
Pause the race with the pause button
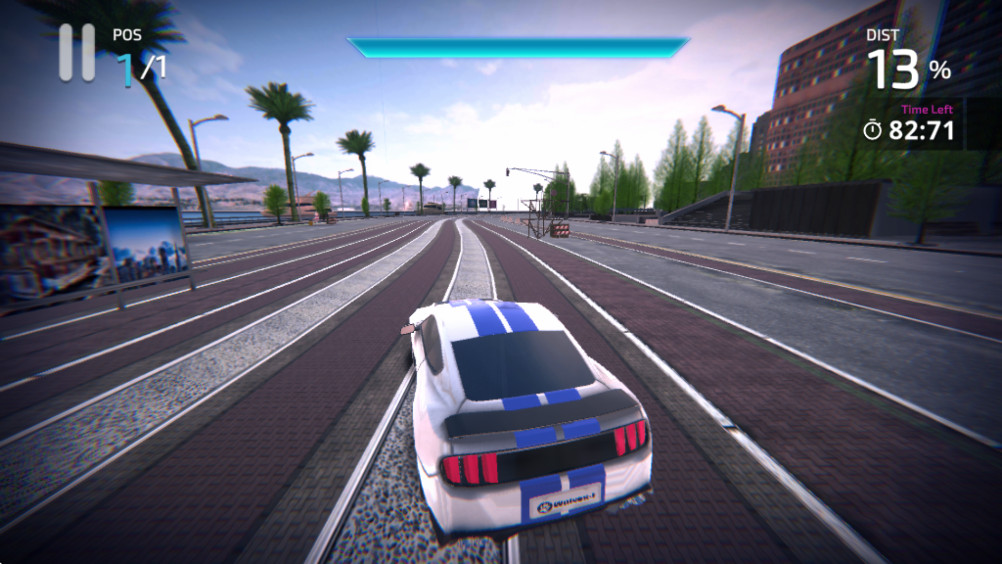pos(76,52)
